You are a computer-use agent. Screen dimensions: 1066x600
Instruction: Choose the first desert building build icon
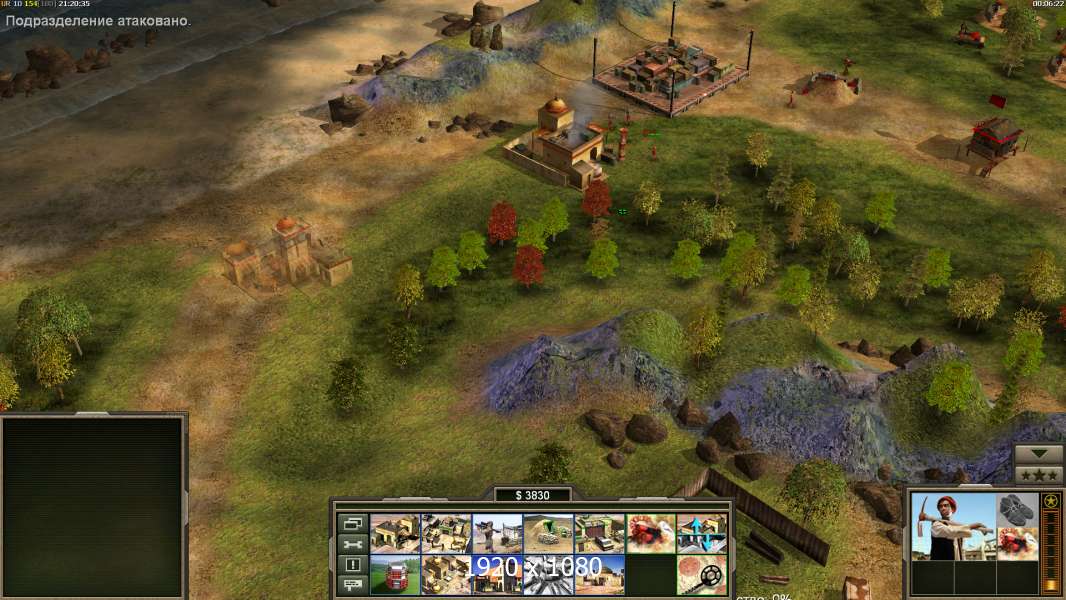395,533
